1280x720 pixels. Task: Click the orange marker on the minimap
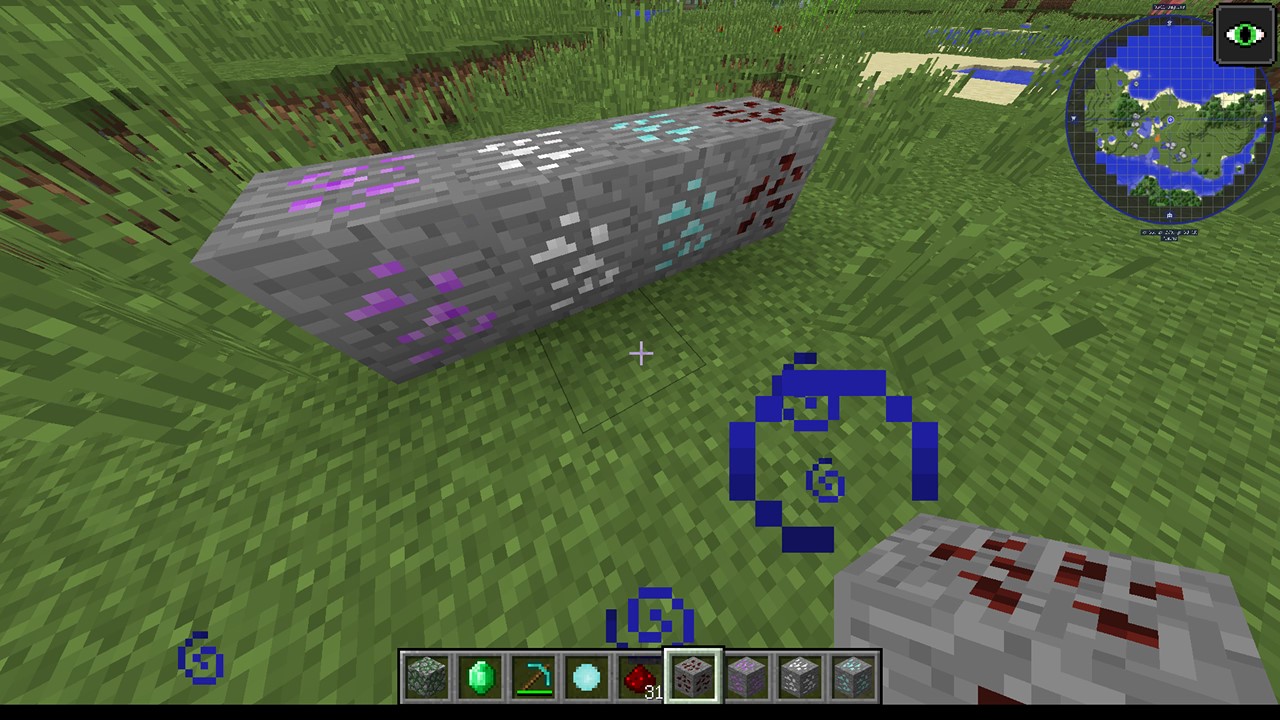click(x=1157, y=137)
